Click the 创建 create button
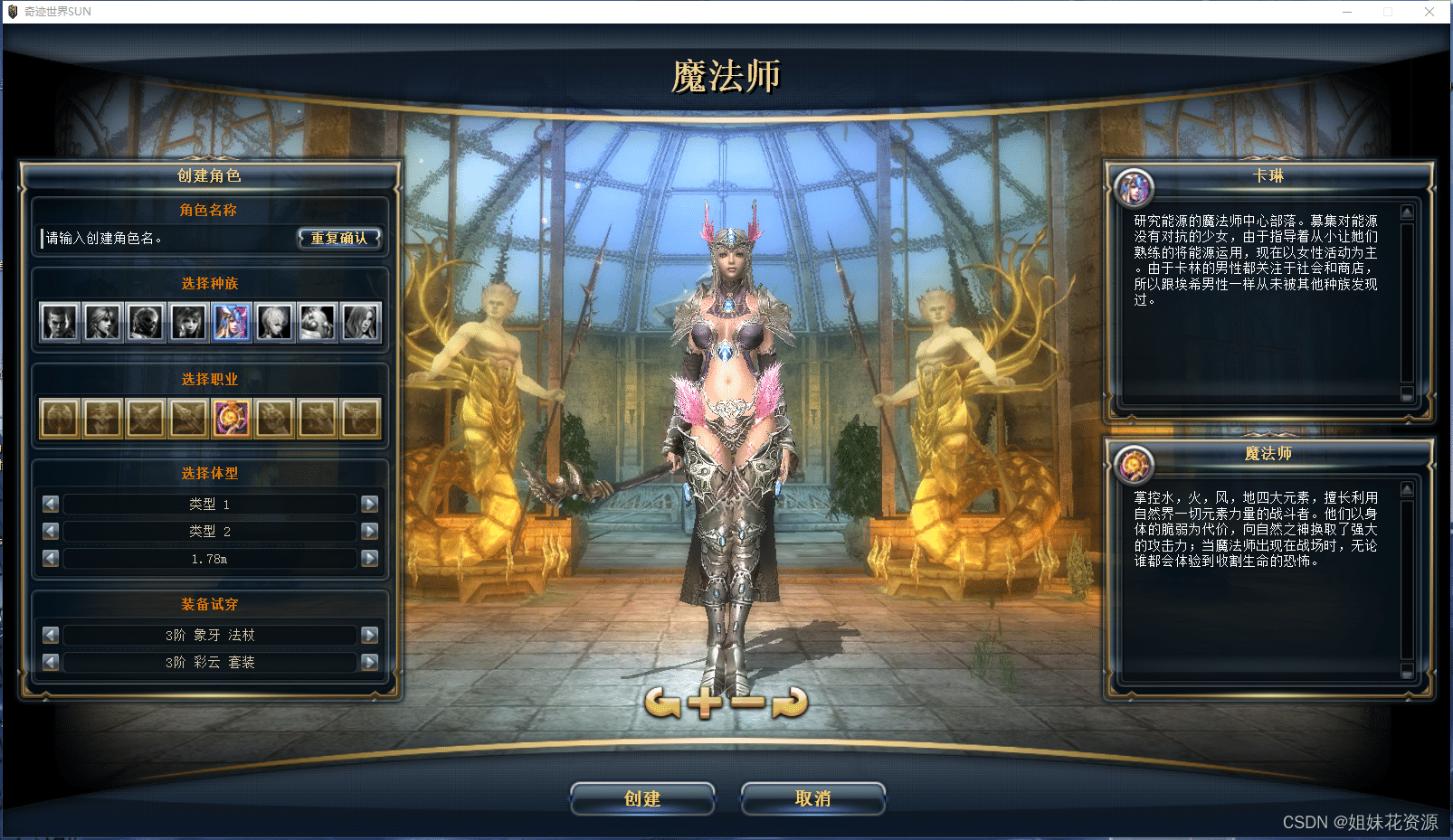 coord(641,798)
